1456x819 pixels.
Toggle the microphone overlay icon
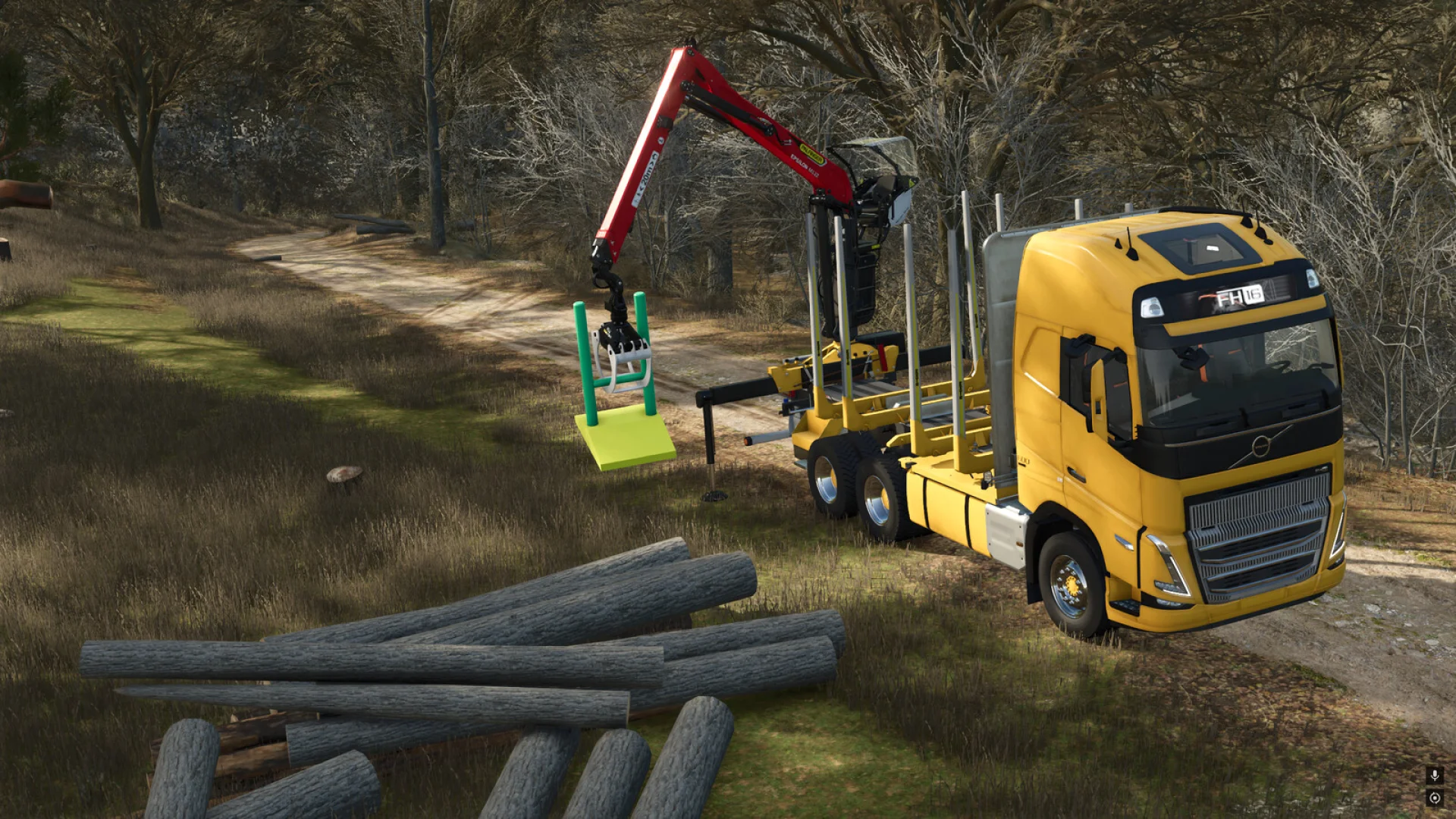tap(1434, 775)
